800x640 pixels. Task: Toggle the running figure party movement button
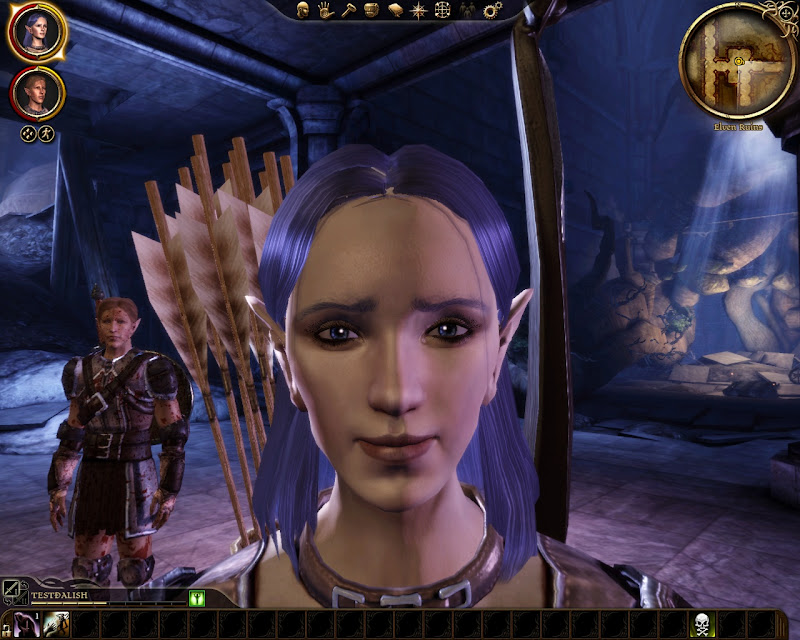(46, 133)
